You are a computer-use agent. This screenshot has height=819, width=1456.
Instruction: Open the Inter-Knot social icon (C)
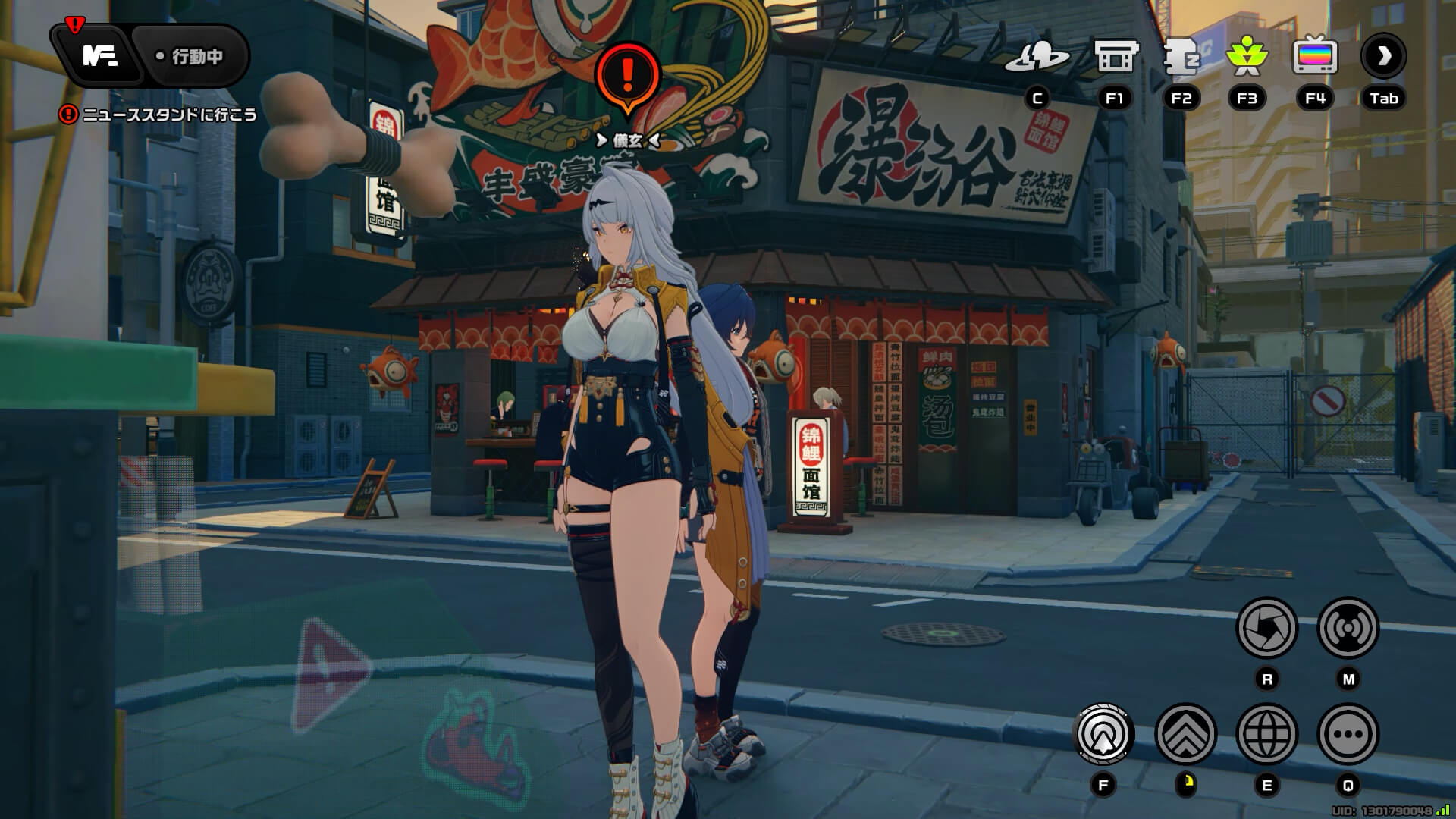click(x=1039, y=55)
